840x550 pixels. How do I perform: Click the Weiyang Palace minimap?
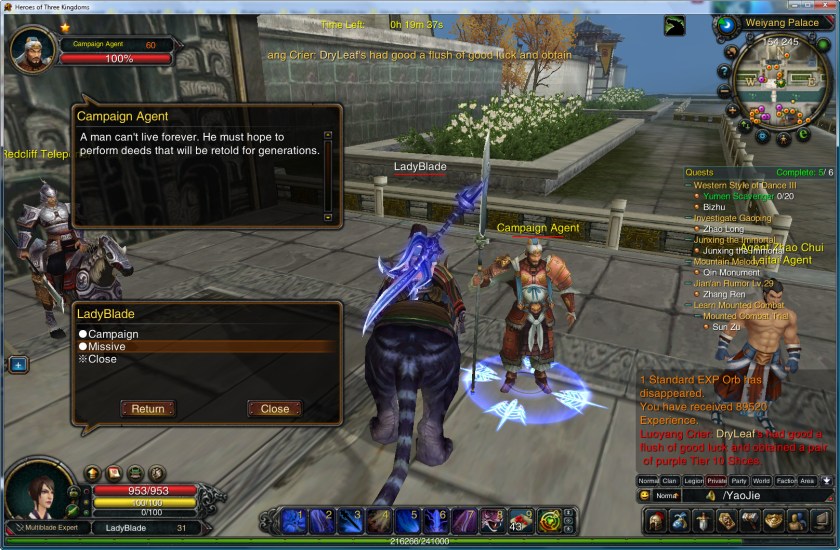pyautogui.click(x=778, y=83)
